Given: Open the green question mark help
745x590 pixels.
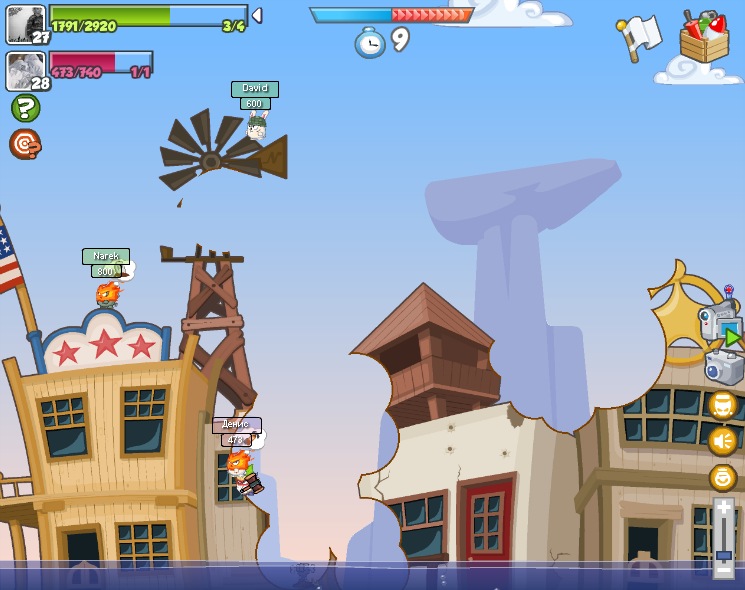Looking at the screenshot, I should (25, 108).
